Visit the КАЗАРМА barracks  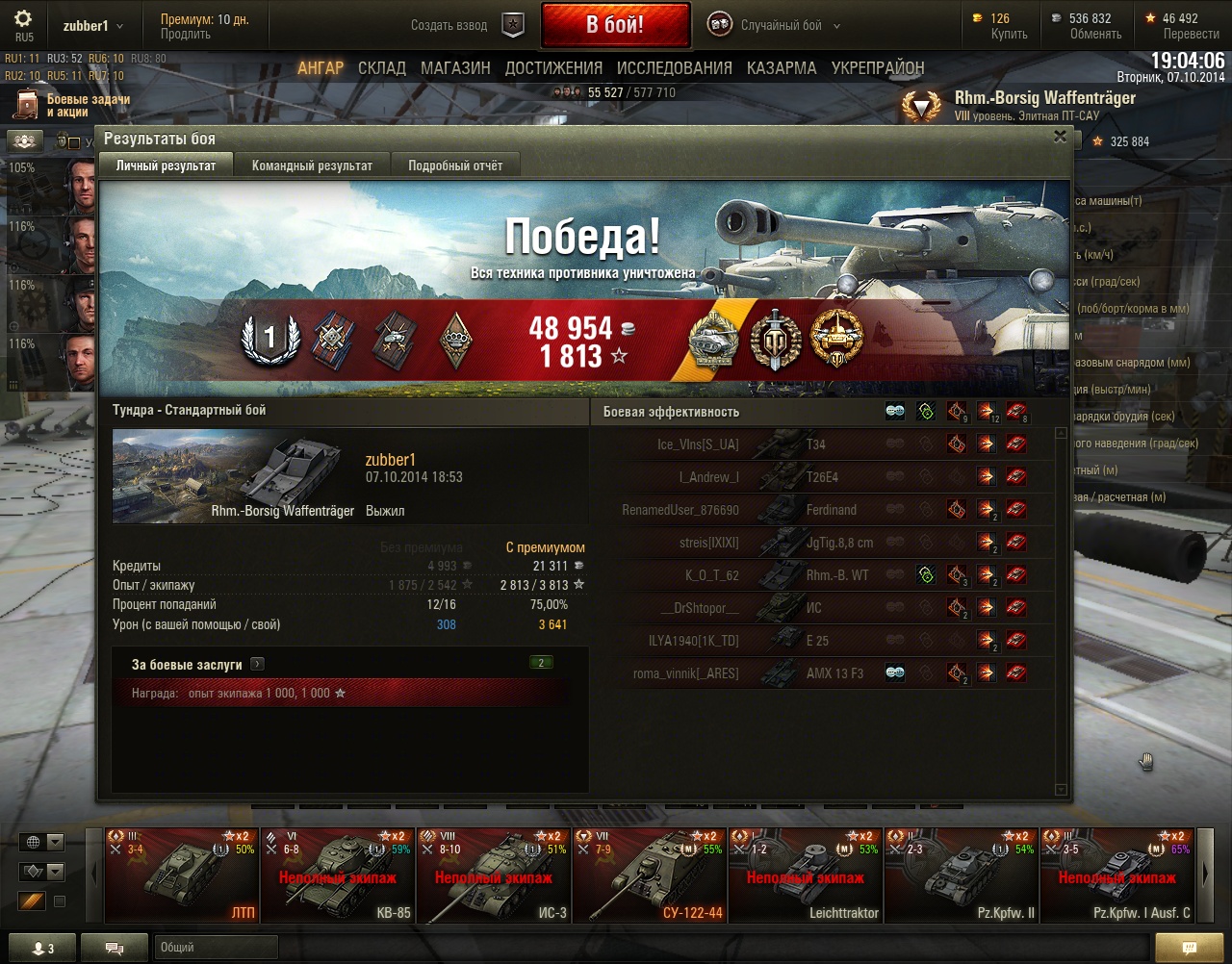[x=781, y=68]
